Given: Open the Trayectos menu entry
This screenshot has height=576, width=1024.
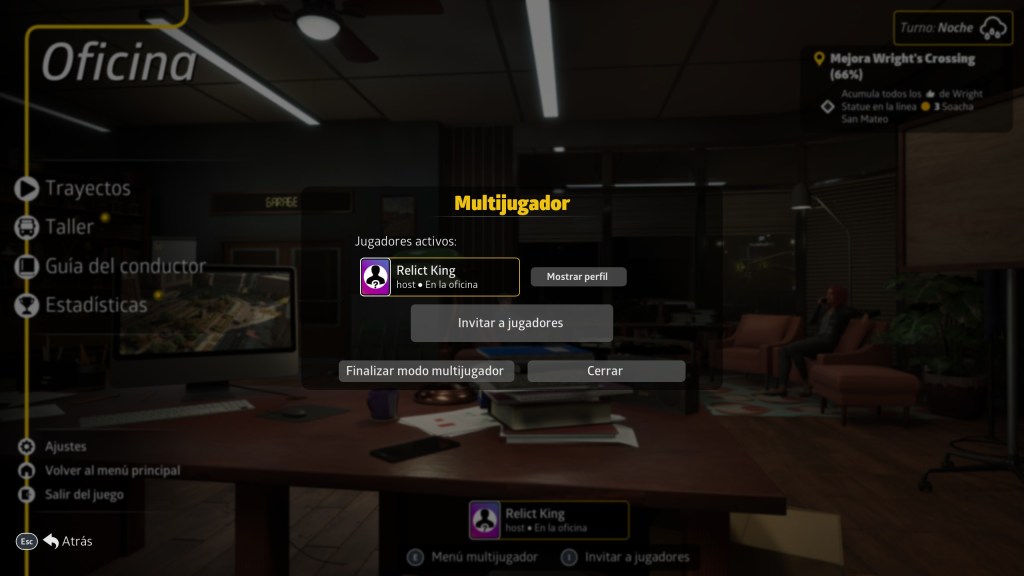Looking at the screenshot, I should click(87, 188).
